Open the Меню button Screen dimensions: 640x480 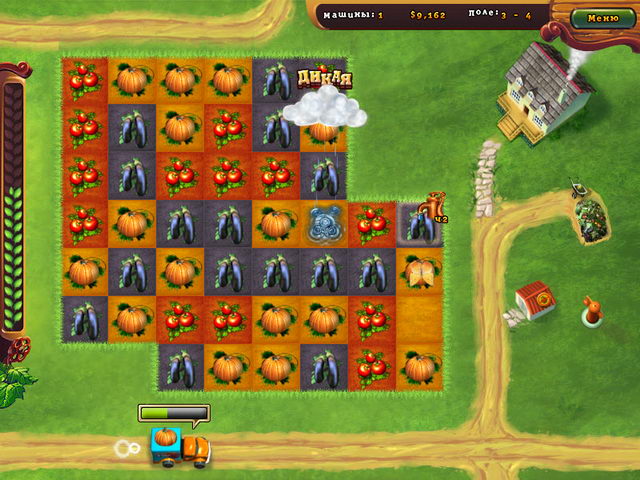click(x=603, y=18)
